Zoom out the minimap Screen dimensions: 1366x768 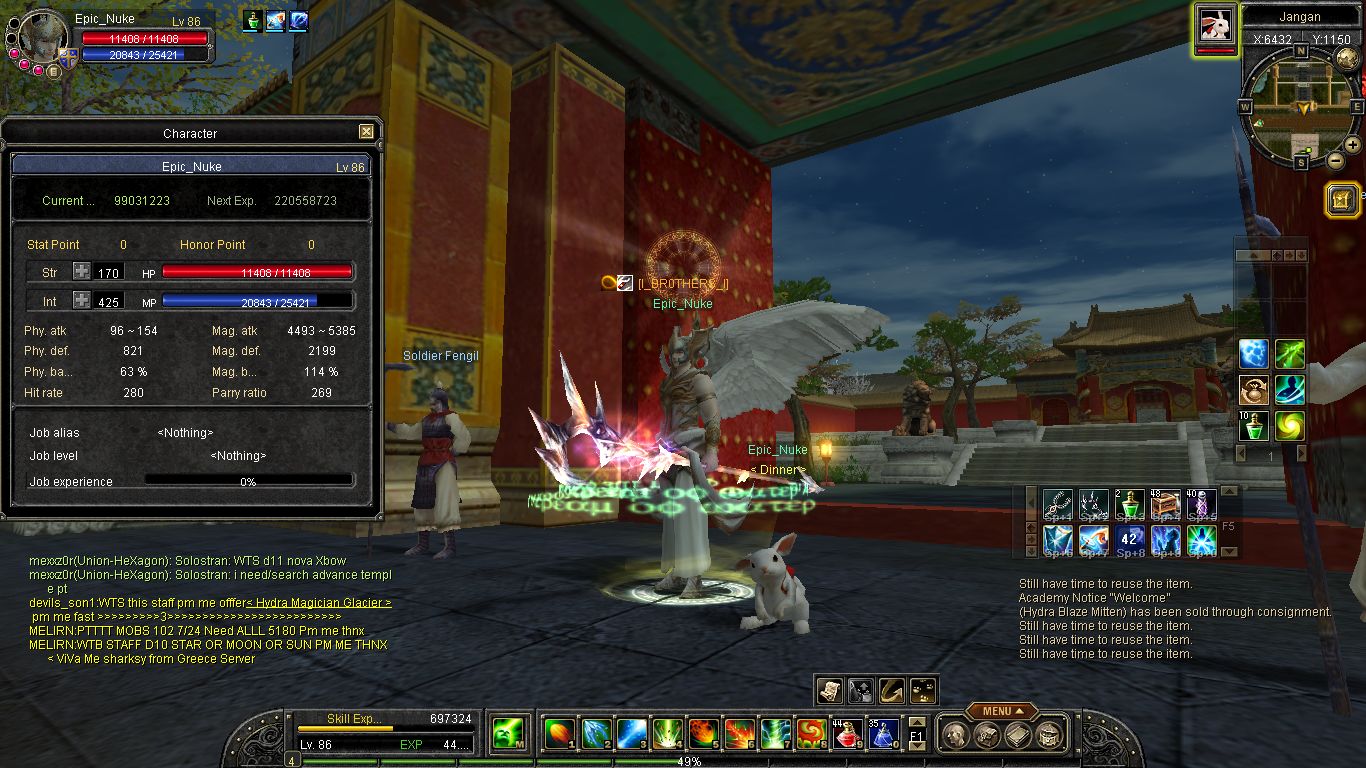1335,160
